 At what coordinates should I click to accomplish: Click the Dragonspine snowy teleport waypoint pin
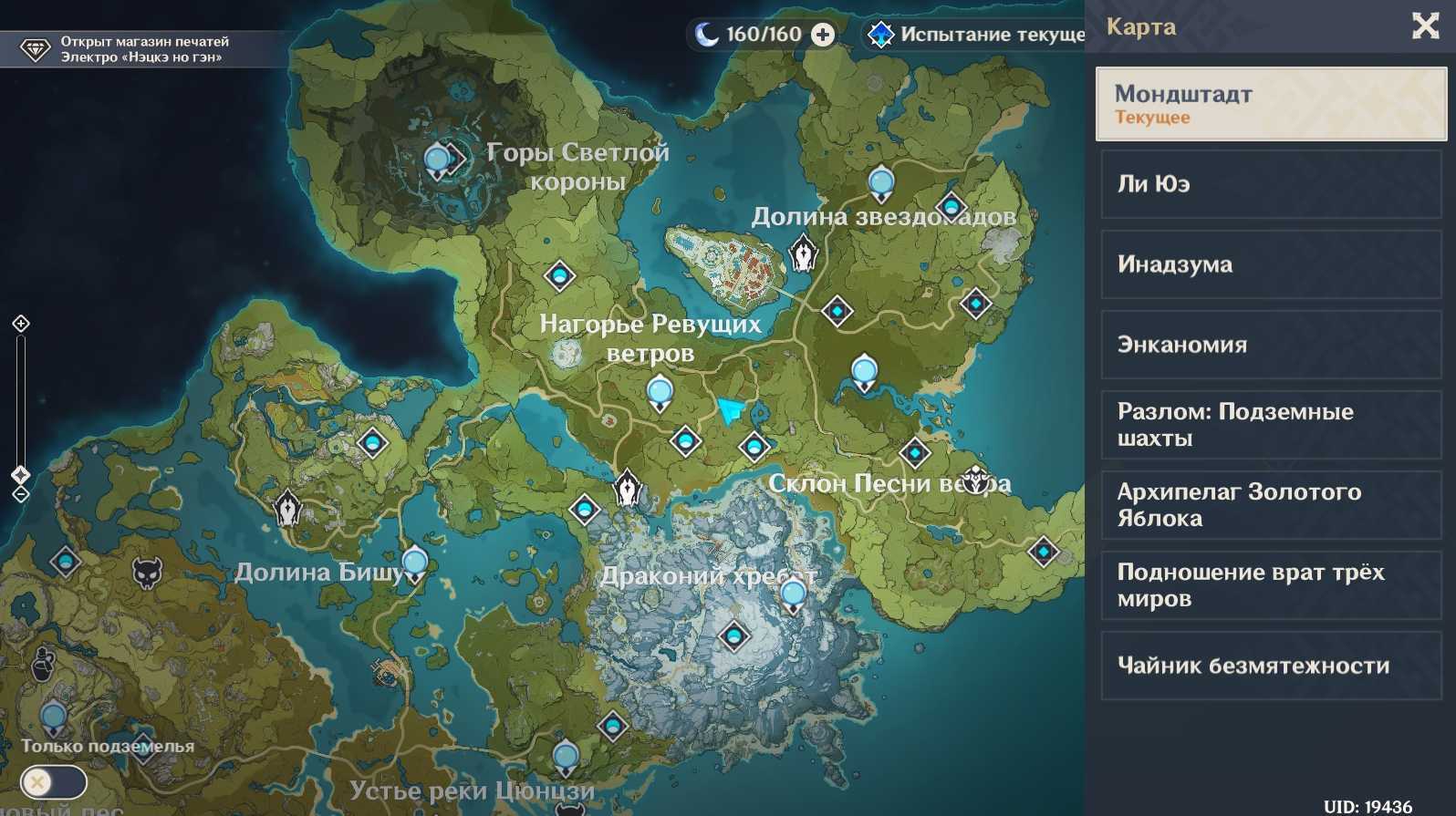tap(793, 594)
